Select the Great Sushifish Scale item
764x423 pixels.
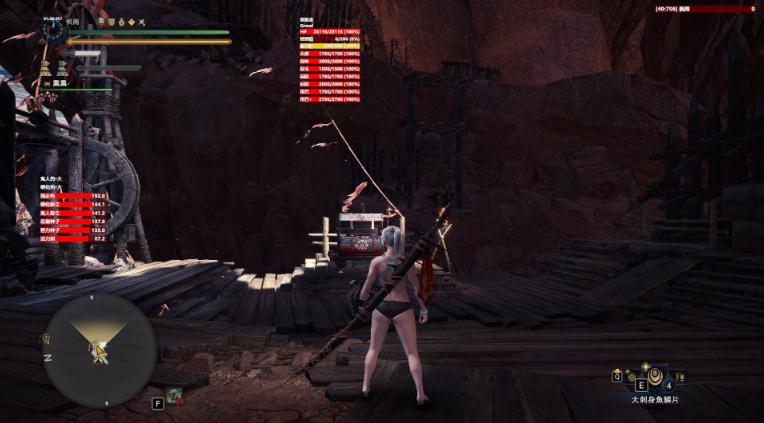654,377
